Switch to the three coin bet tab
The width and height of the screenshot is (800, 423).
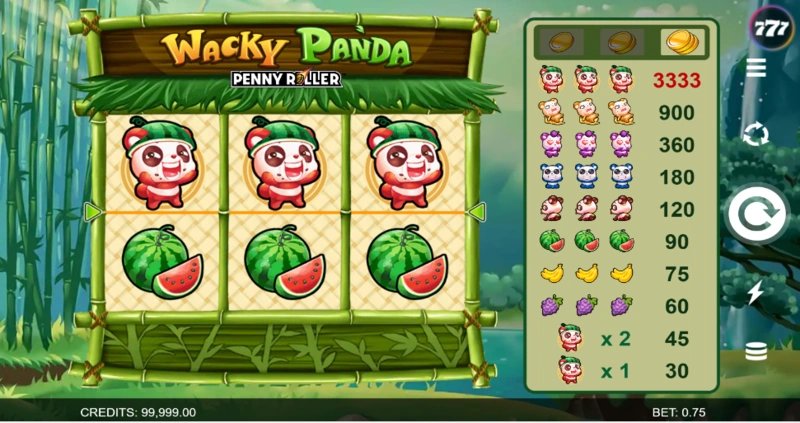pyautogui.click(x=683, y=42)
